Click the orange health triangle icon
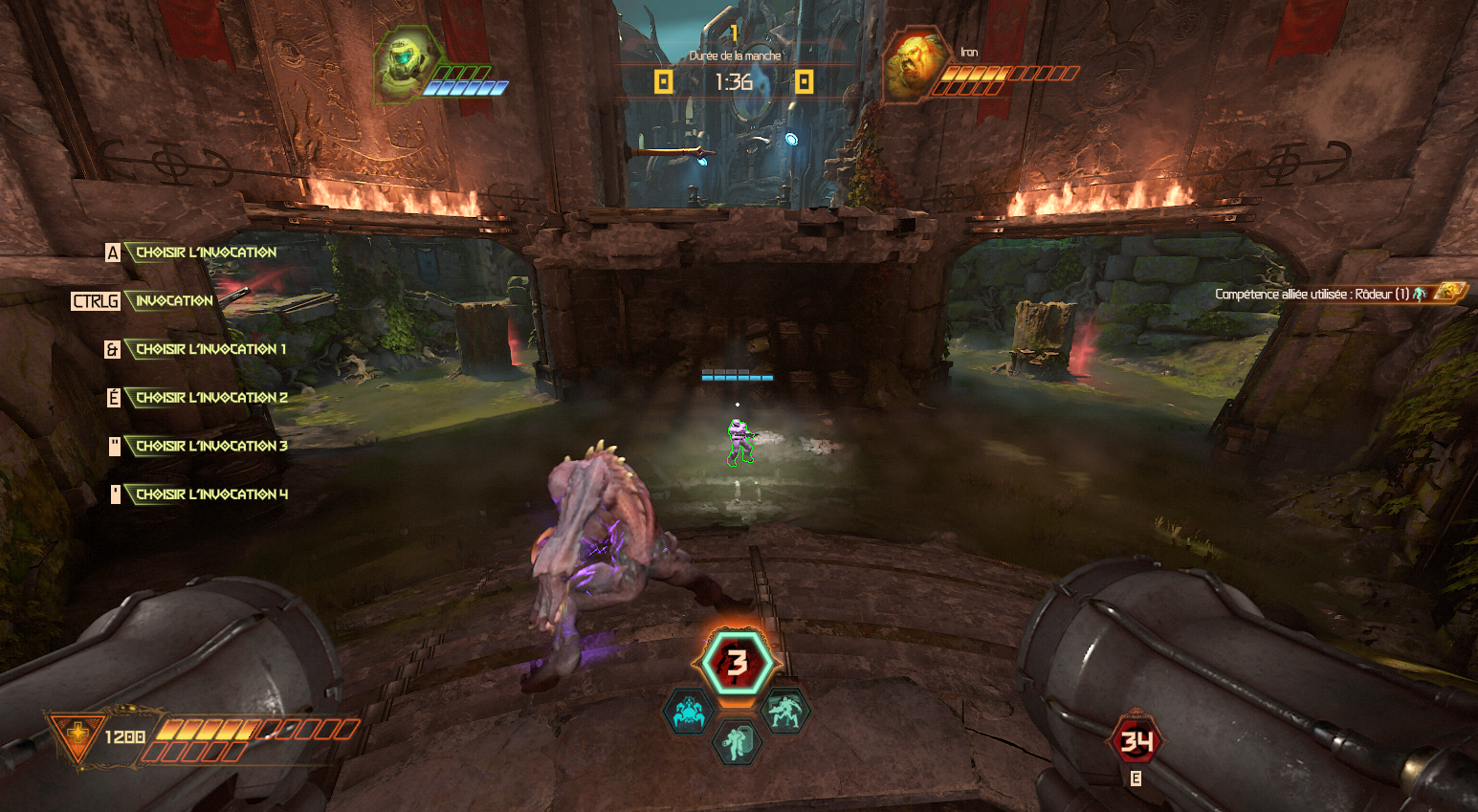 click(77, 735)
